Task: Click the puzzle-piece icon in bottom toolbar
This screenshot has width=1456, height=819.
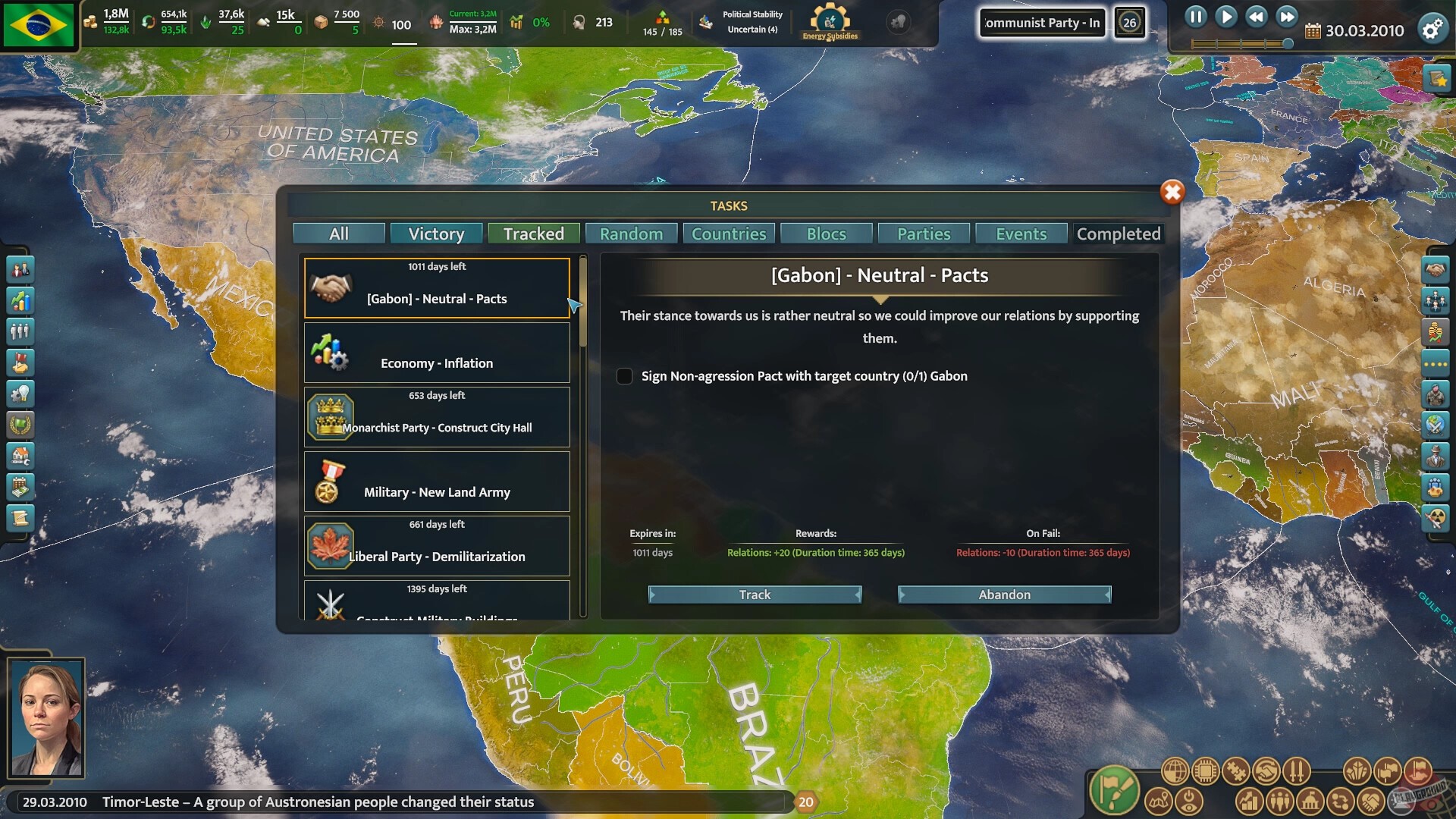Action: pos(1237,770)
